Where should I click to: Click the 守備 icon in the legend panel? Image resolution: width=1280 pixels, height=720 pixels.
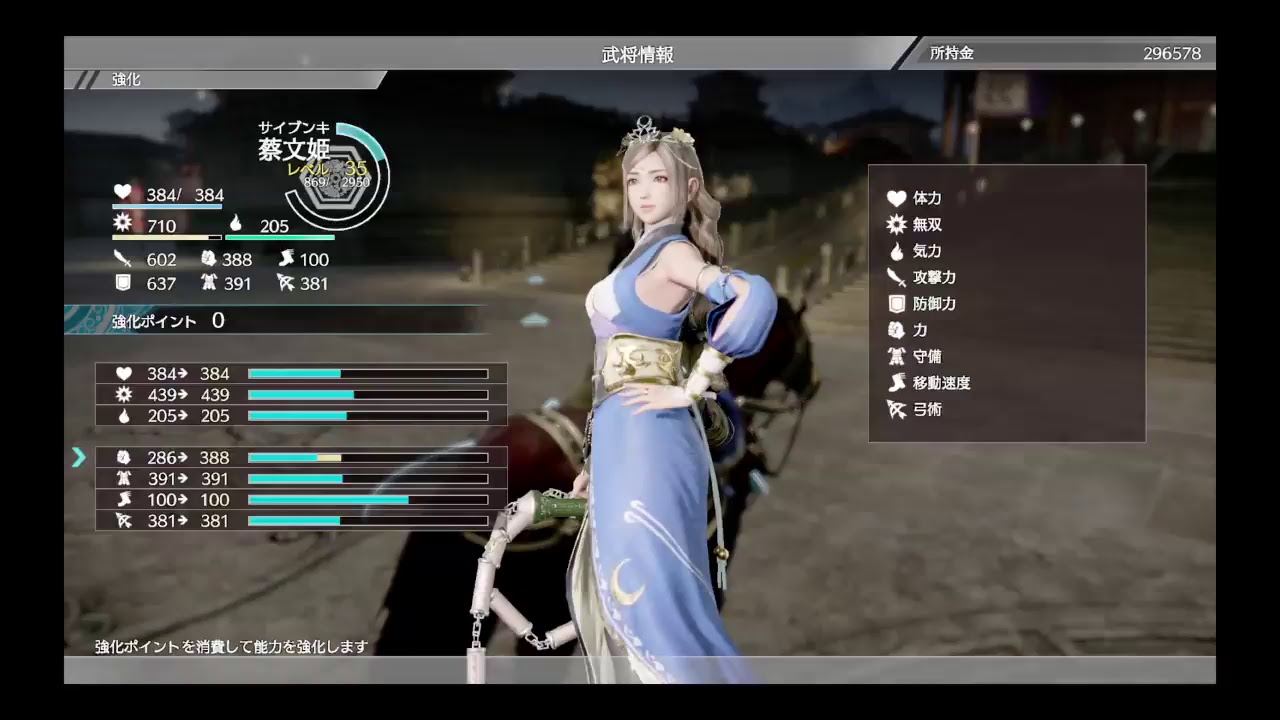coord(898,356)
